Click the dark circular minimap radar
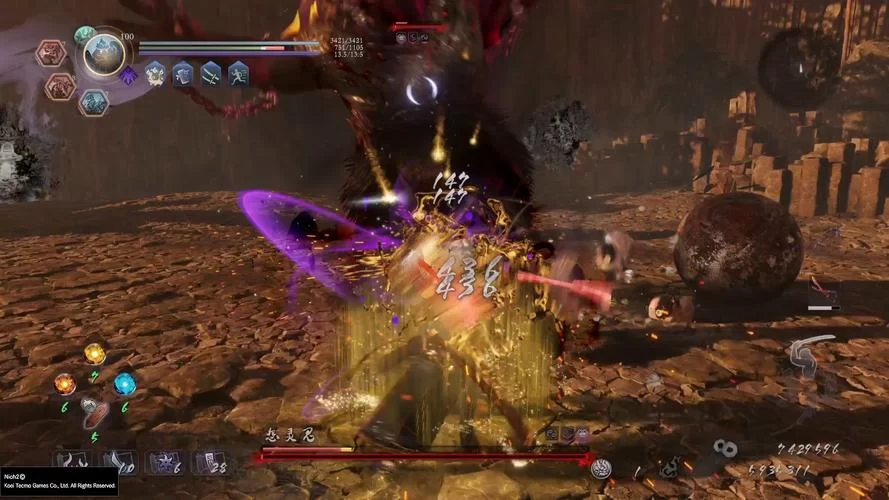This screenshot has height=500, width=889. [x=798, y=68]
